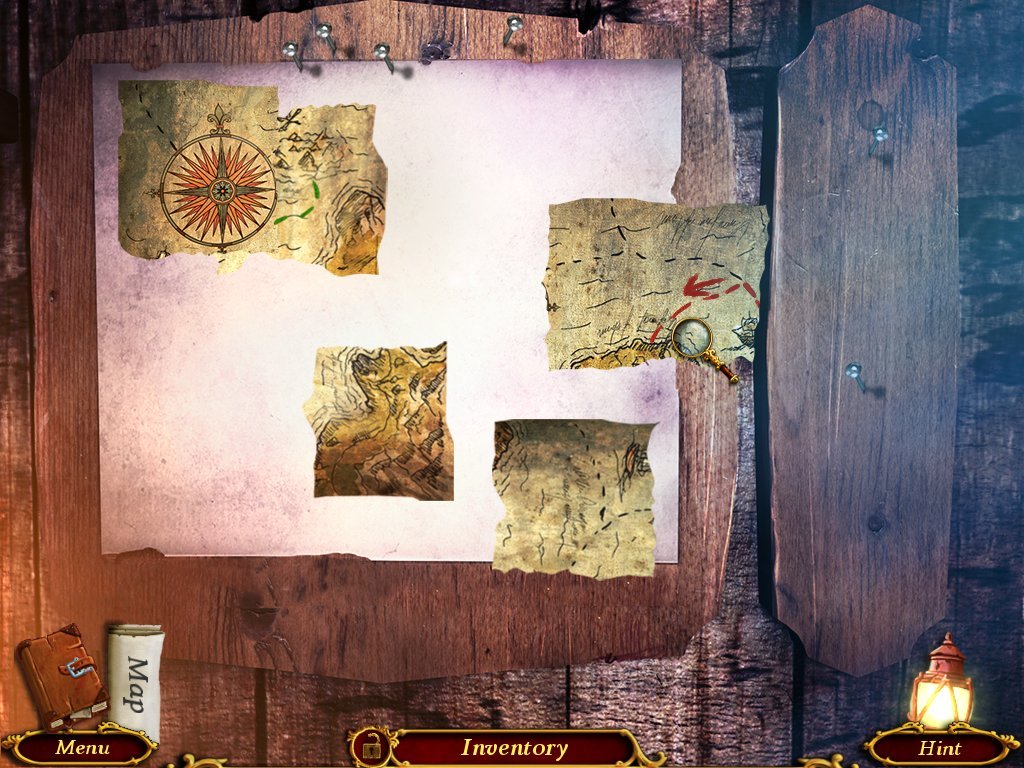Open the leather journal book

(62, 675)
